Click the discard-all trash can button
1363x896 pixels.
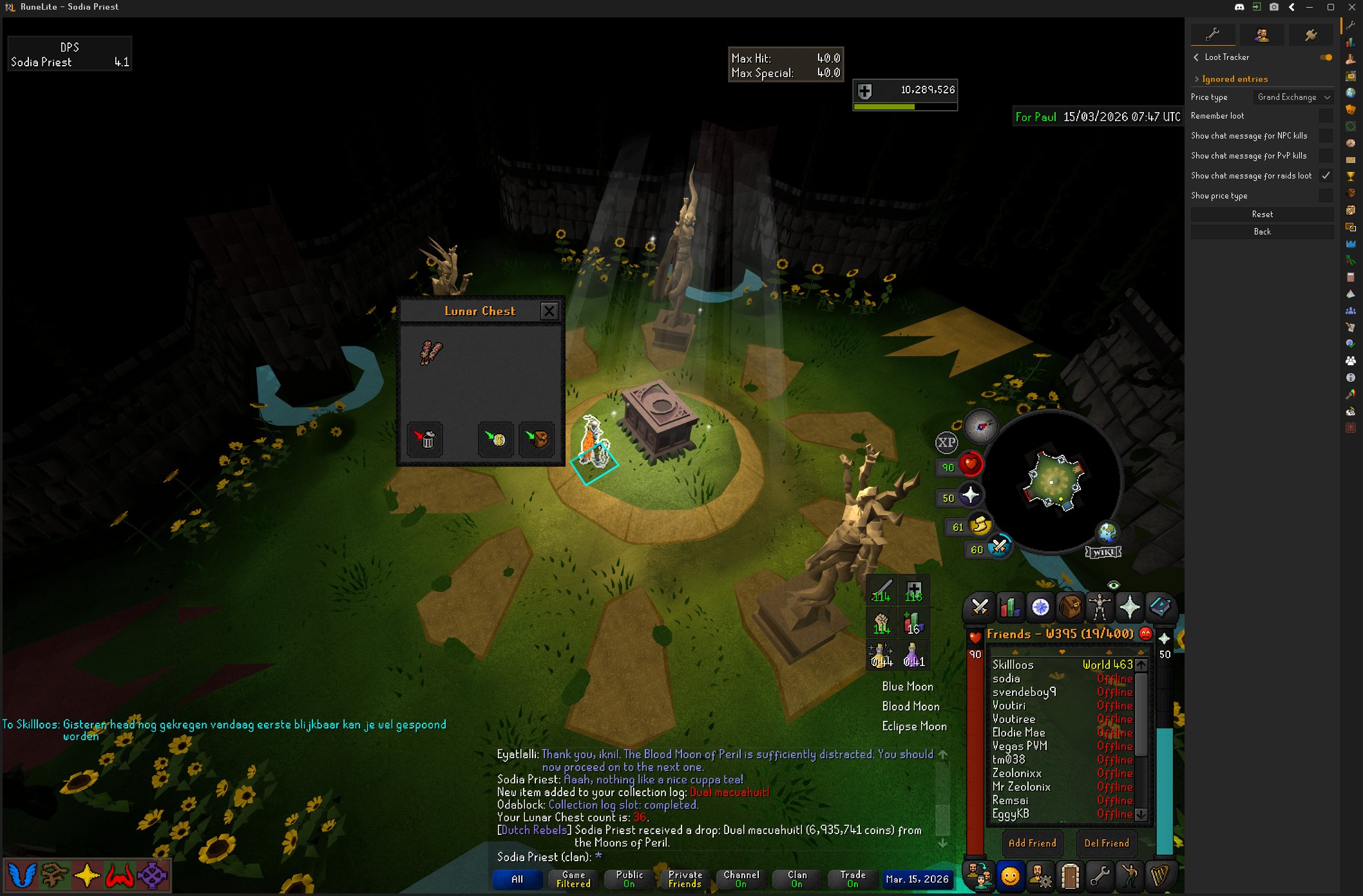tap(425, 439)
